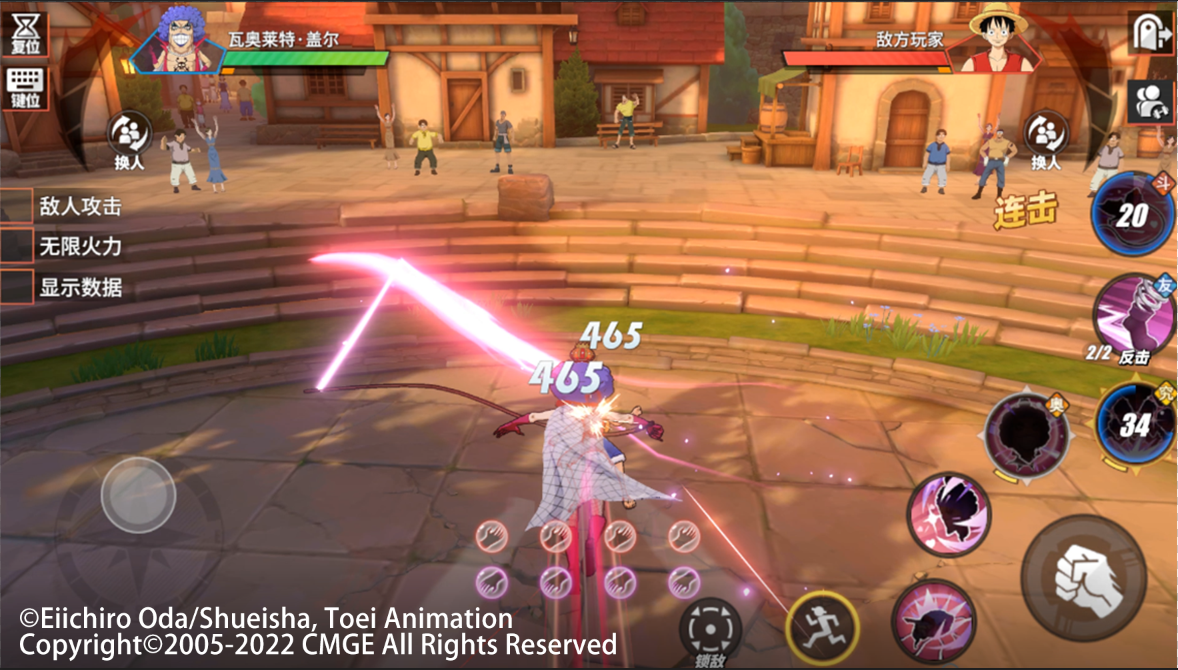
Task: Open the 键位 key layout settings
Action: pyautogui.click(x=25, y=88)
